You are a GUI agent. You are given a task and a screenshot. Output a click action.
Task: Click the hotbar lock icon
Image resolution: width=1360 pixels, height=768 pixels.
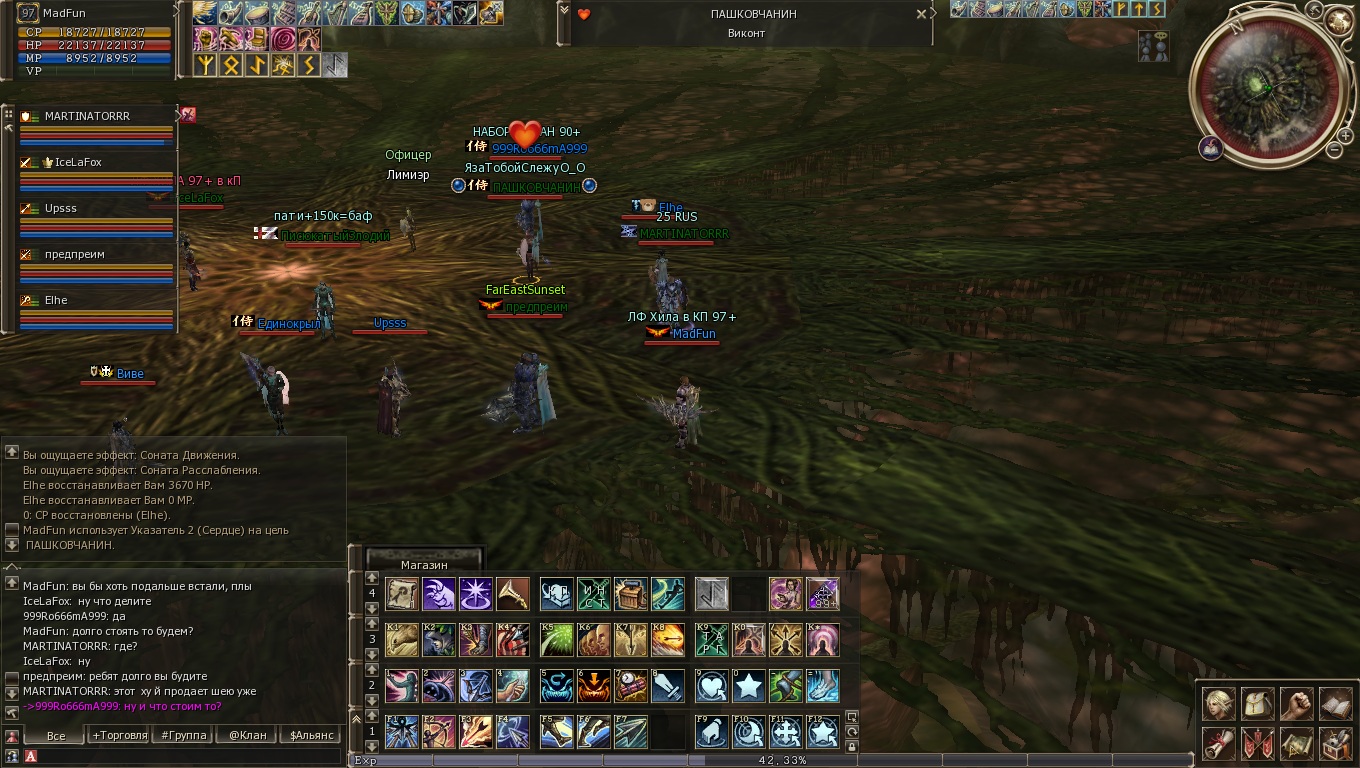(x=851, y=746)
